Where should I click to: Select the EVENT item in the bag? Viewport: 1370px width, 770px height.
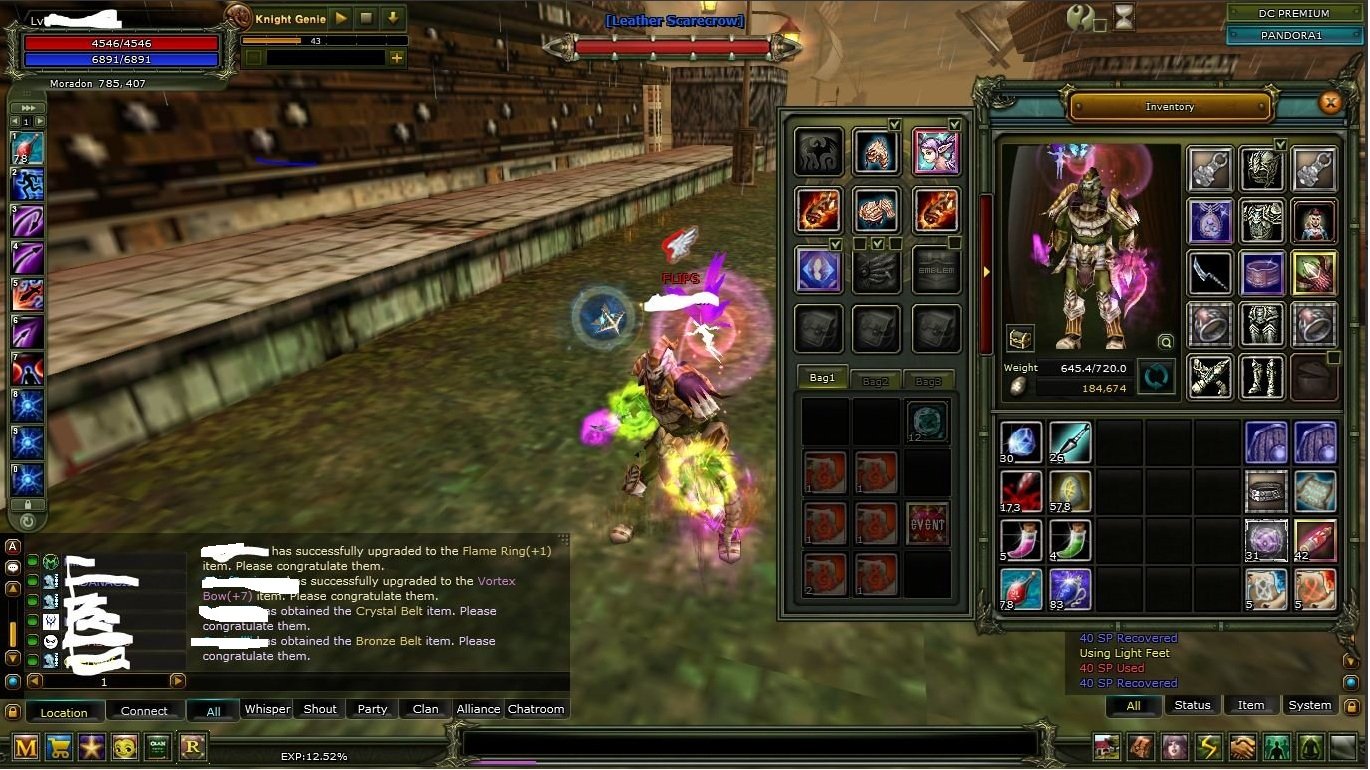click(x=928, y=524)
